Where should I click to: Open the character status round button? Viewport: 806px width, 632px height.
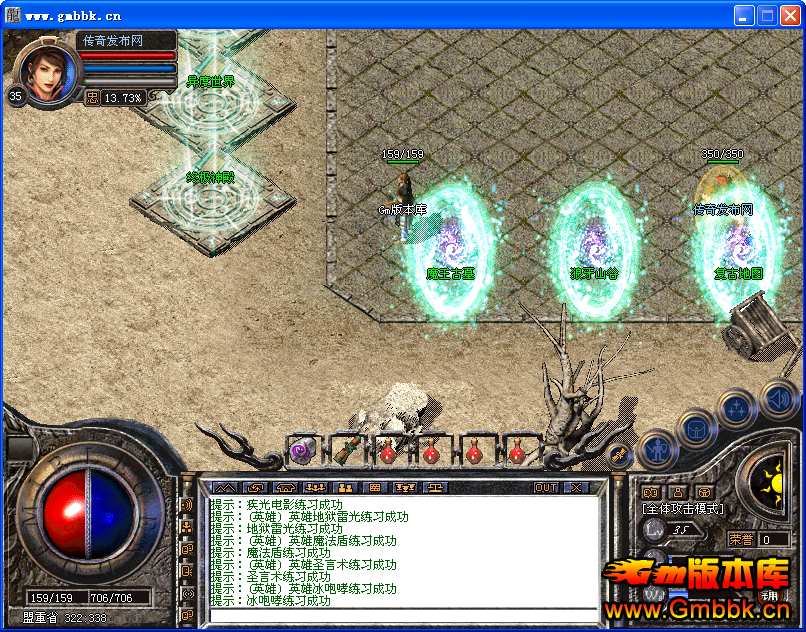657,447
